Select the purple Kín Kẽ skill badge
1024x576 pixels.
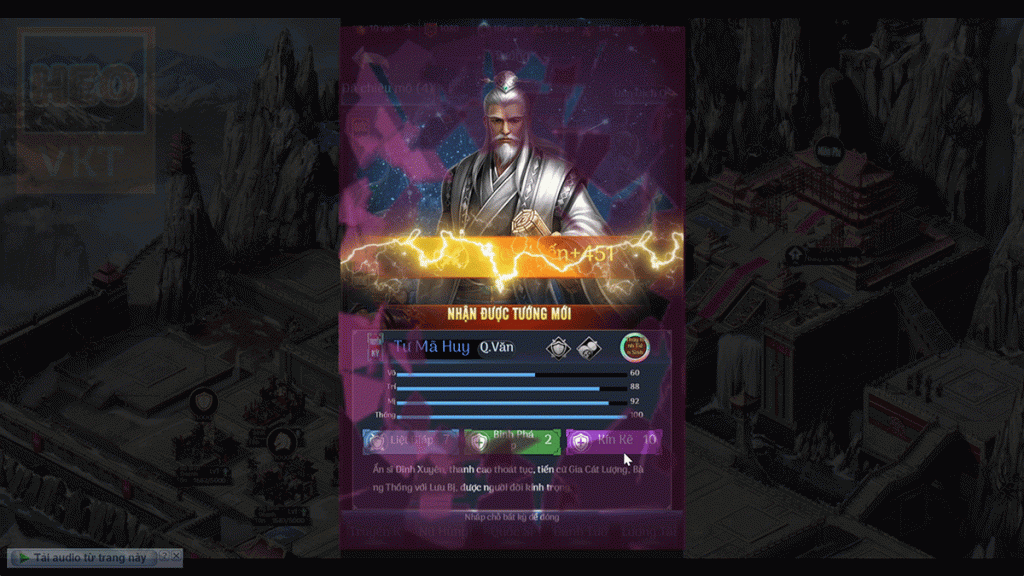(x=613, y=440)
